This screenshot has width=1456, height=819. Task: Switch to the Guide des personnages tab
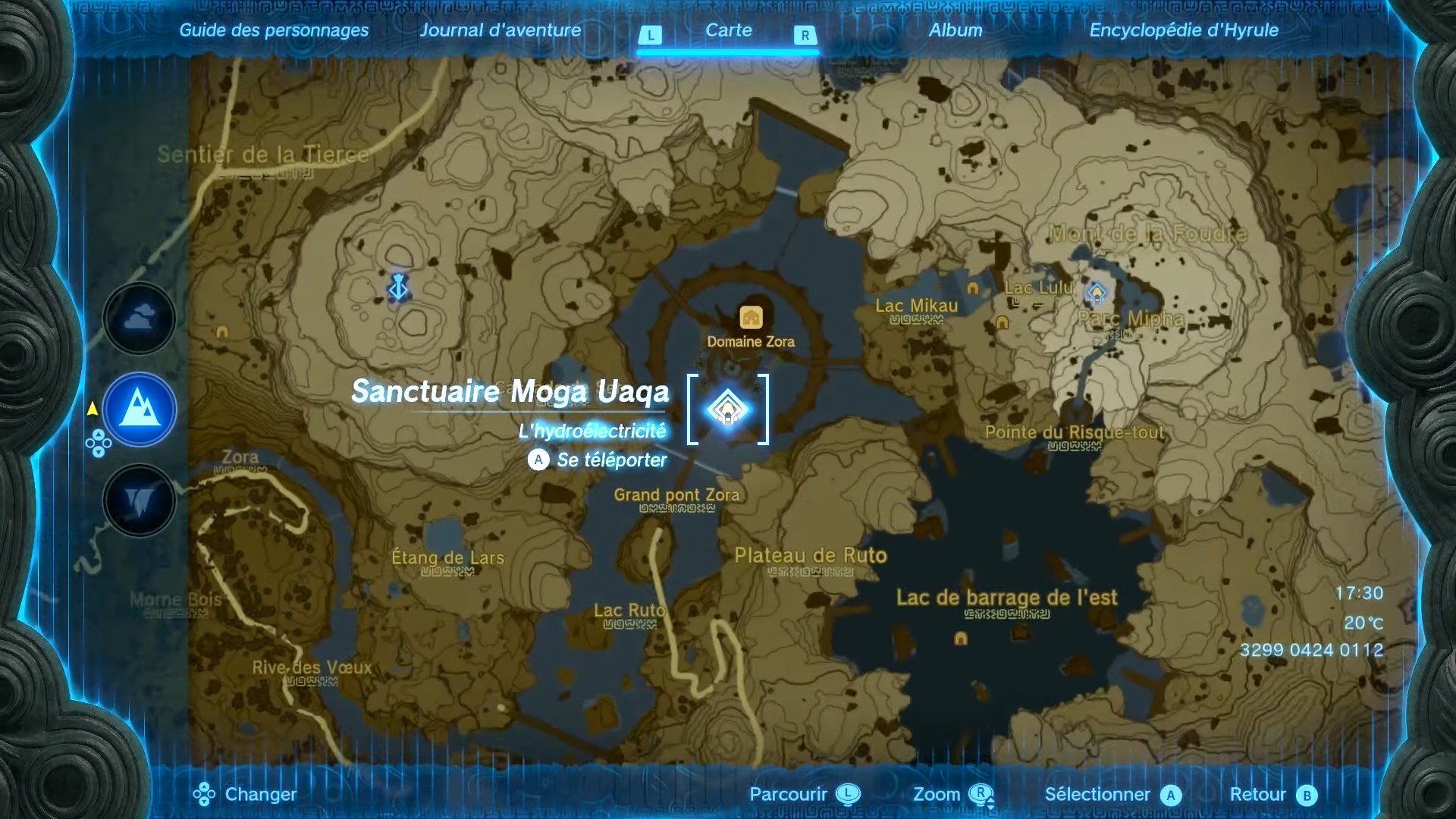tap(274, 30)
